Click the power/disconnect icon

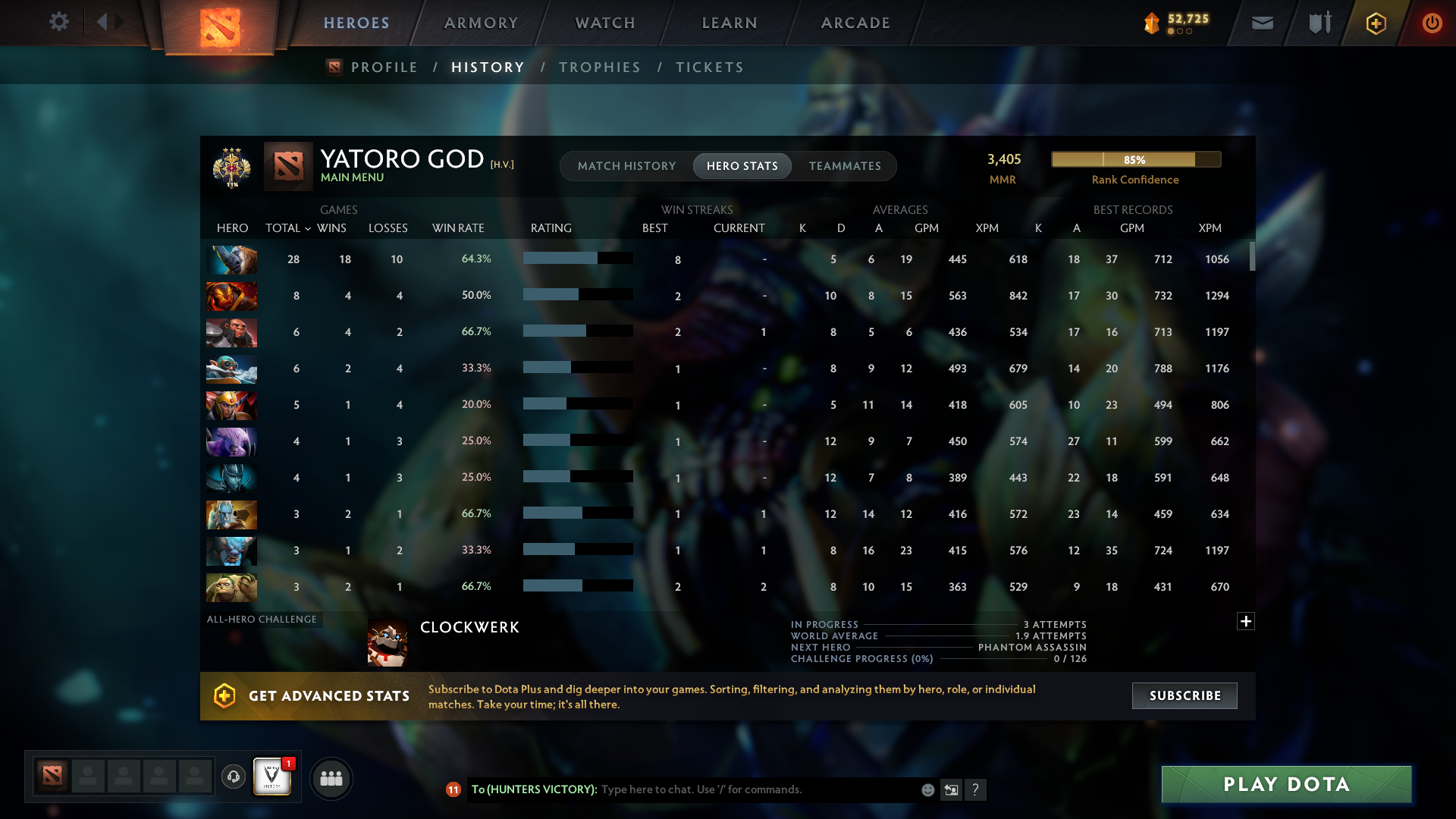click(x=1432, y=23)
